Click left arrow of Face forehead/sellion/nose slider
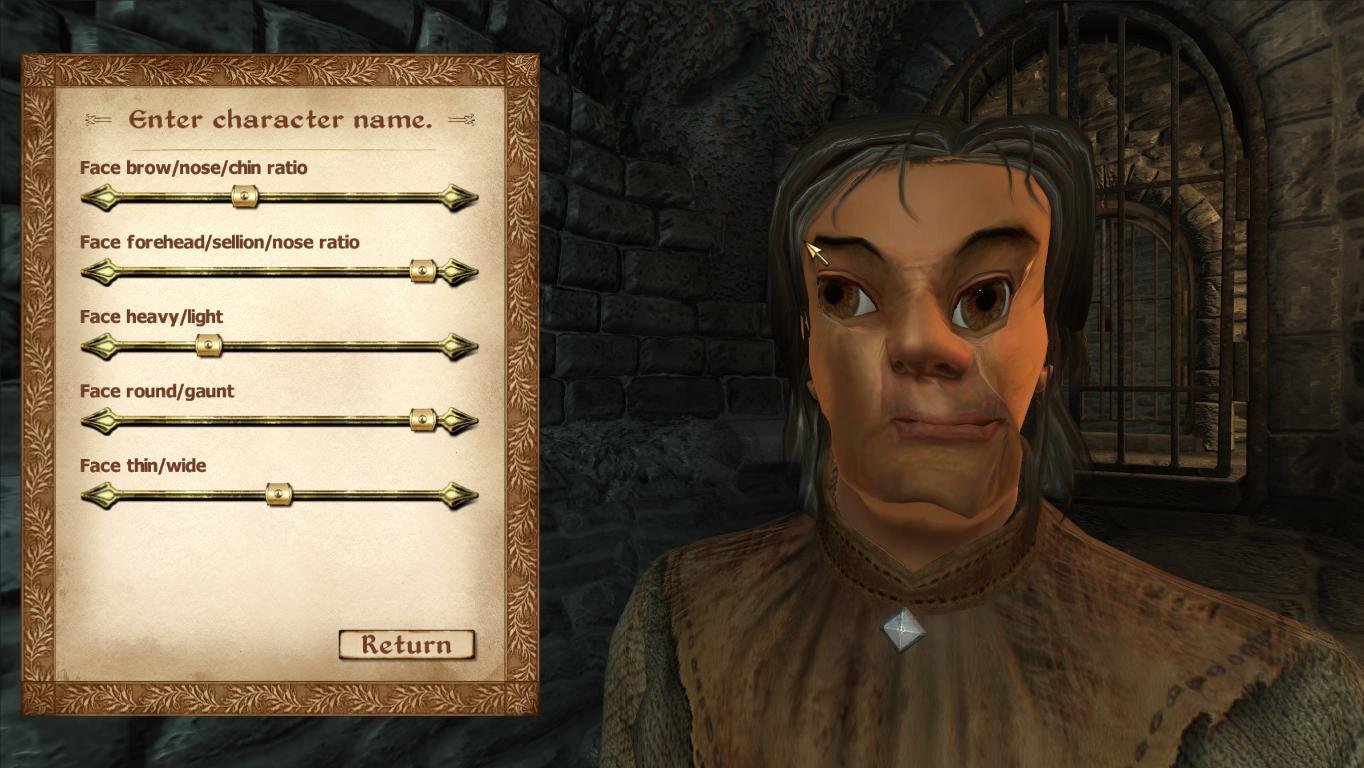Screen dimensions: 1364x768 pos(98,271)
